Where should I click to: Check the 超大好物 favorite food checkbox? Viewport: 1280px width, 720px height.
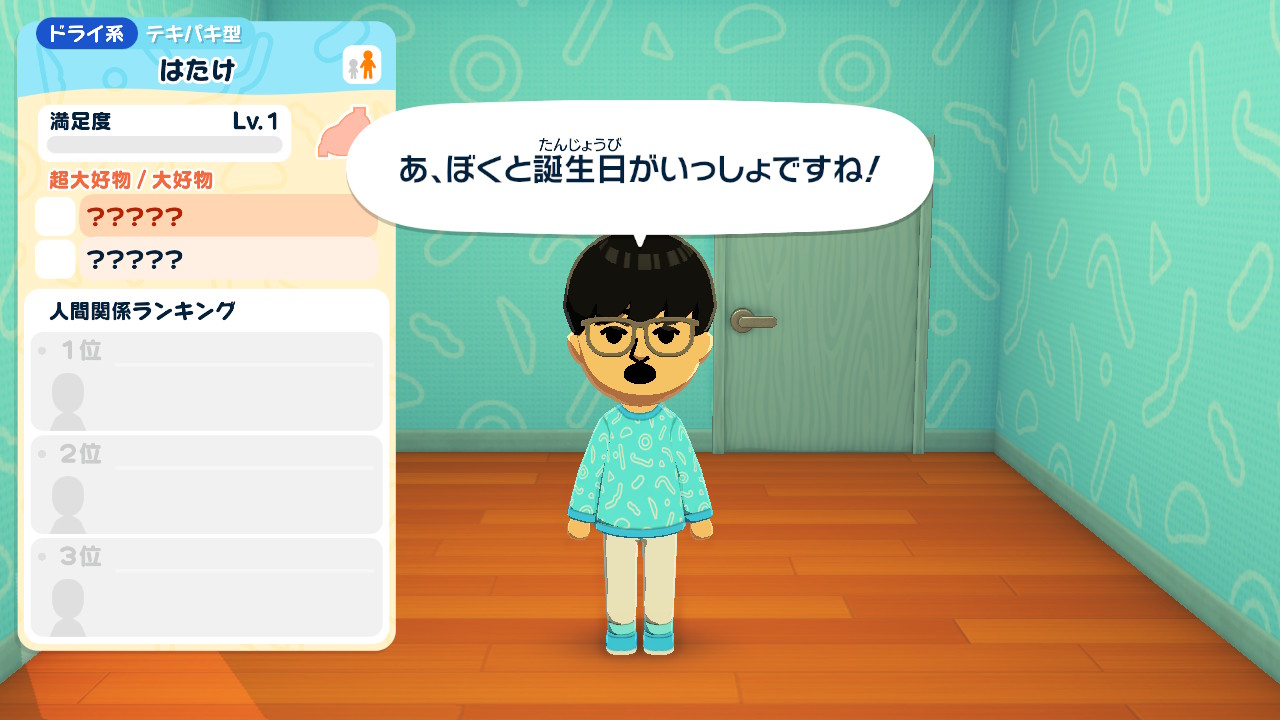55,216
